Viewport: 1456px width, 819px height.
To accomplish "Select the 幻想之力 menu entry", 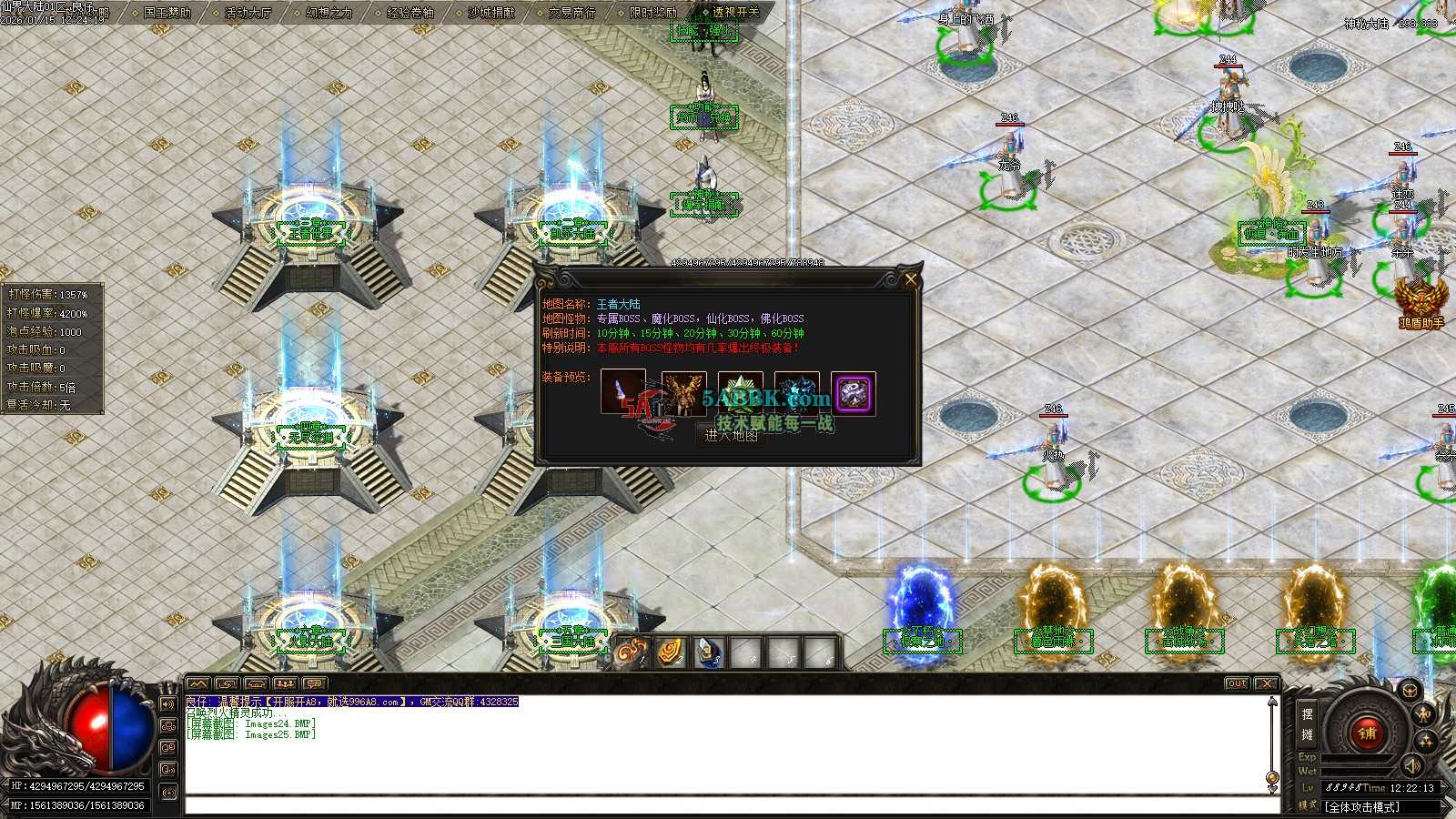I will click(329, 13).
